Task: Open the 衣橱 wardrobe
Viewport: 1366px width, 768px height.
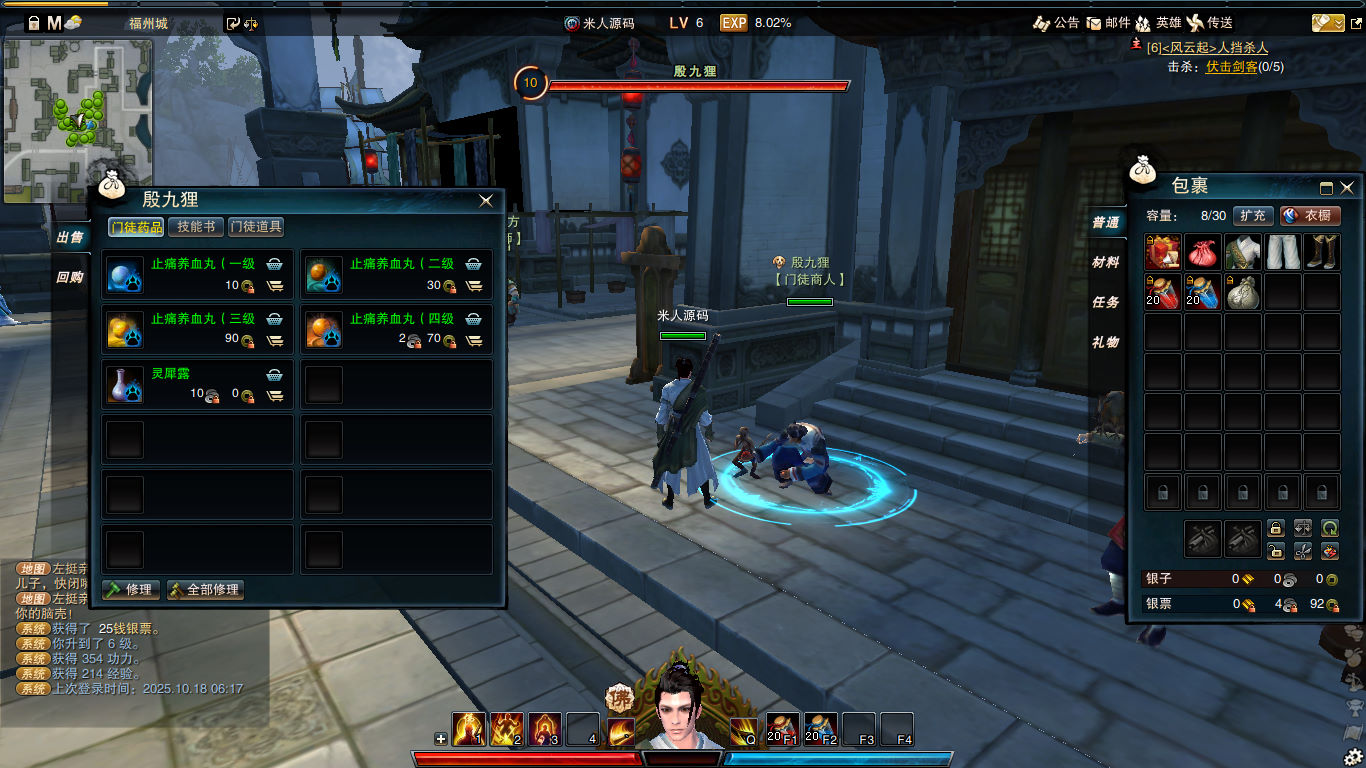Action: click(1310, 215)
